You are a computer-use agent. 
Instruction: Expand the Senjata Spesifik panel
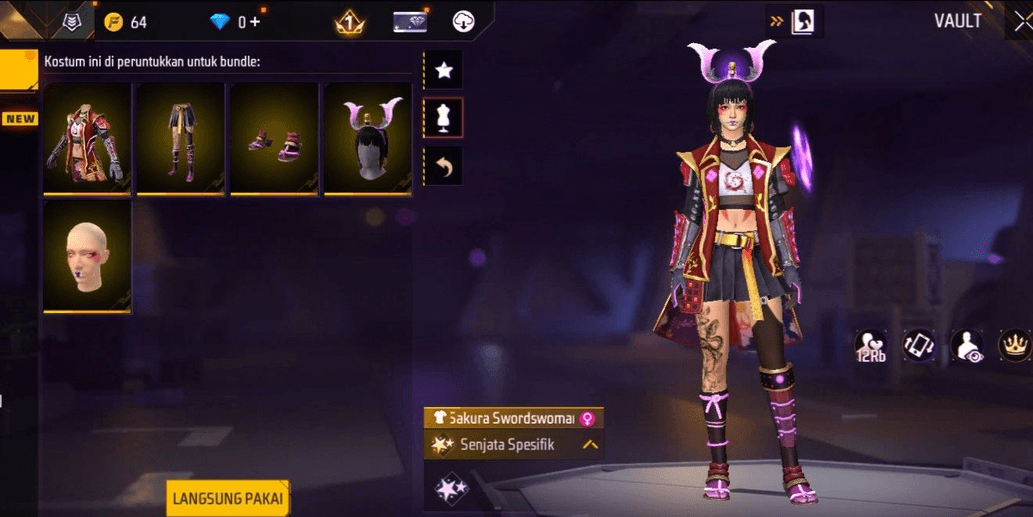(x=590, y=444)
